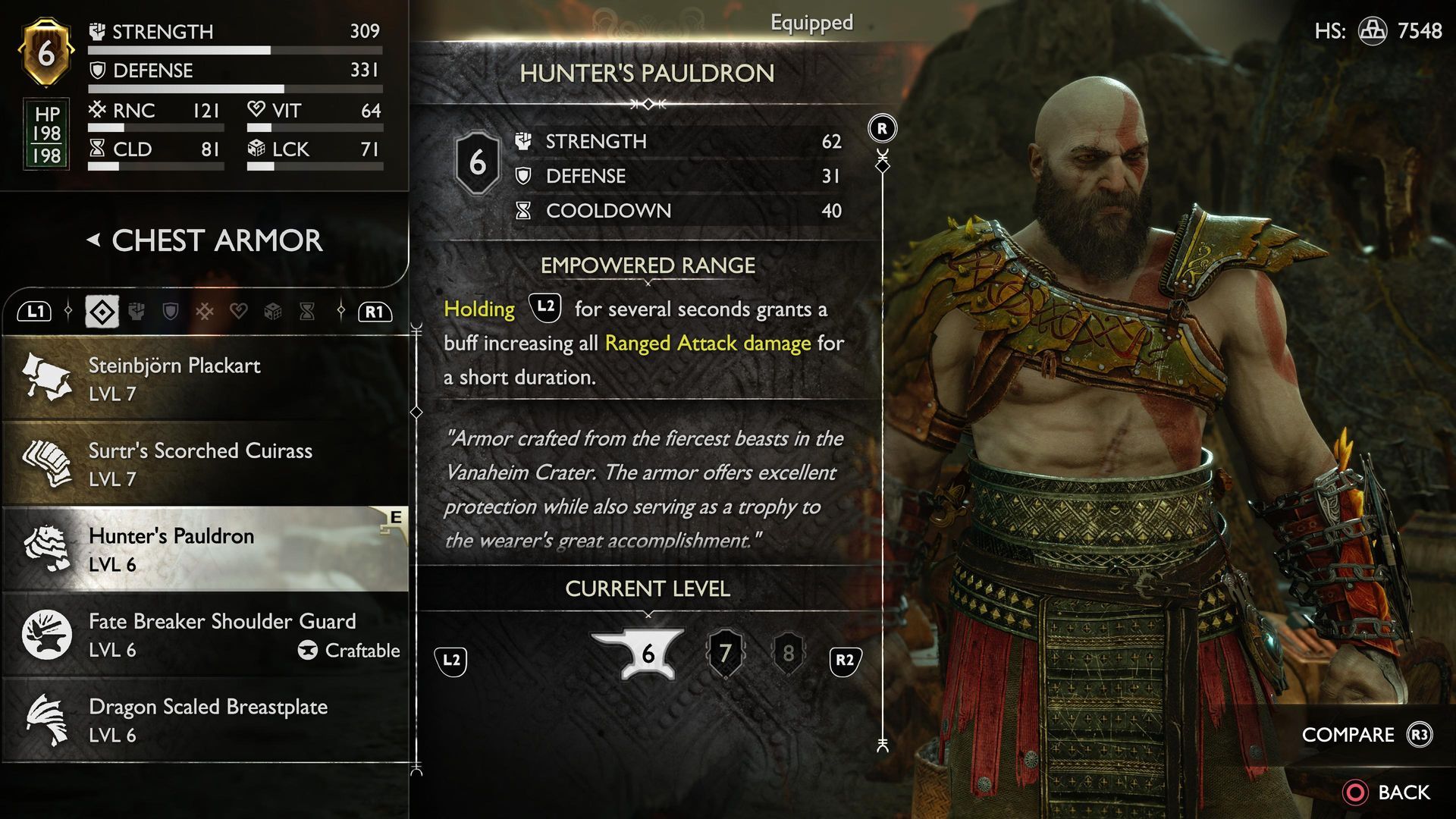
Task: Select the Runic sort icon
Action: pyautogui.click(x=203, y=311)
